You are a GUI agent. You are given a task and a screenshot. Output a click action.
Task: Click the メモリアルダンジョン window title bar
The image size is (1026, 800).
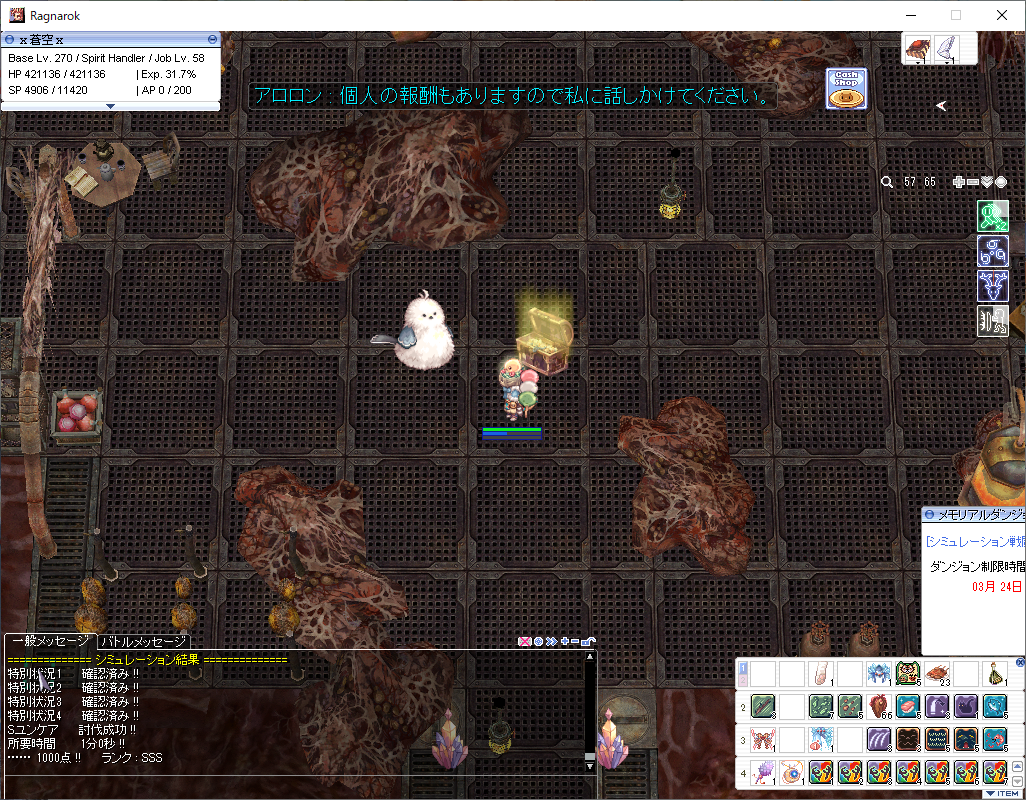click(x=975, y=514)
